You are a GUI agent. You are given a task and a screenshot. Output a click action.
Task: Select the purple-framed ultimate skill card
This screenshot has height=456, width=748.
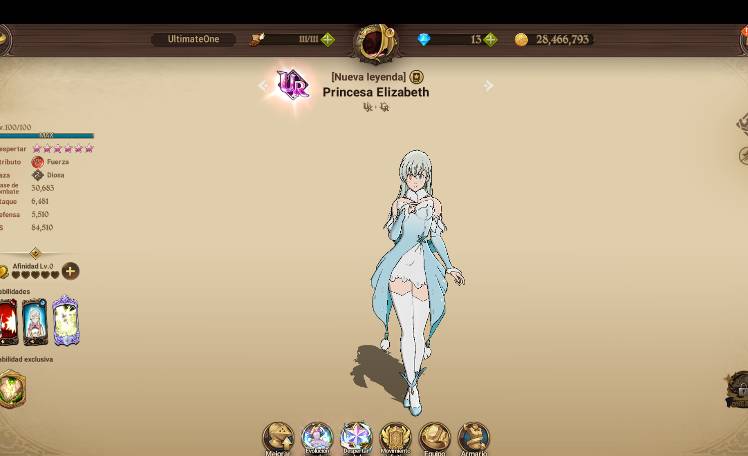(x=65, y=321)
